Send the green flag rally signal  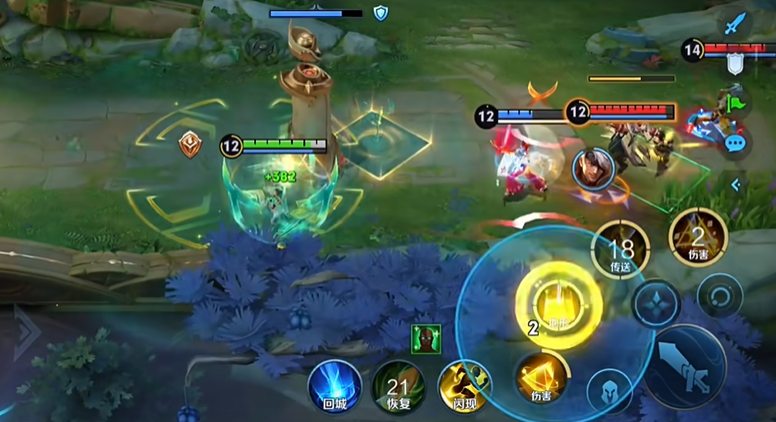pyautogui.click(x=736, y=103)
